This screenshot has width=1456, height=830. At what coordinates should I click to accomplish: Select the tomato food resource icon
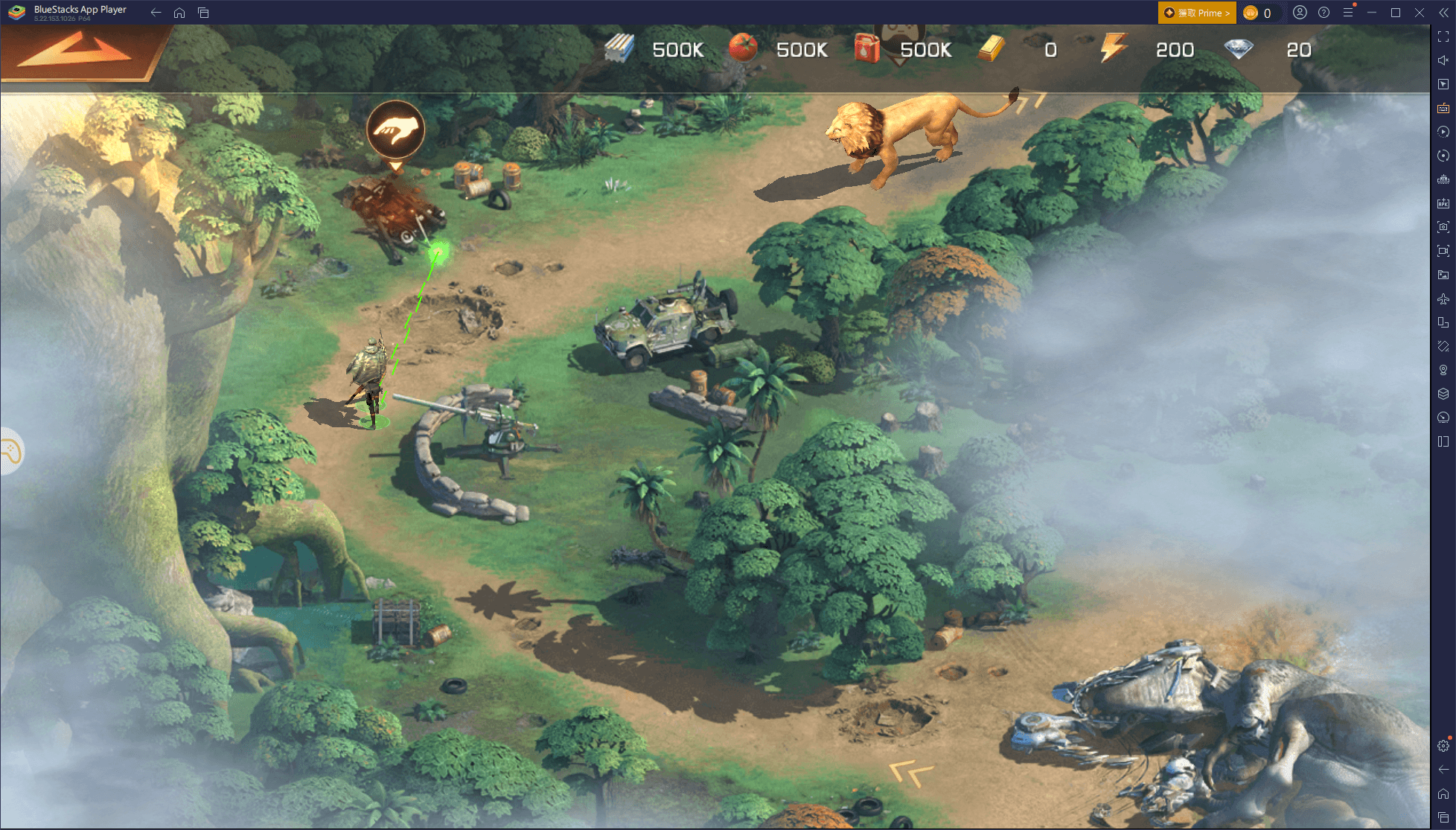coord(742,49)
